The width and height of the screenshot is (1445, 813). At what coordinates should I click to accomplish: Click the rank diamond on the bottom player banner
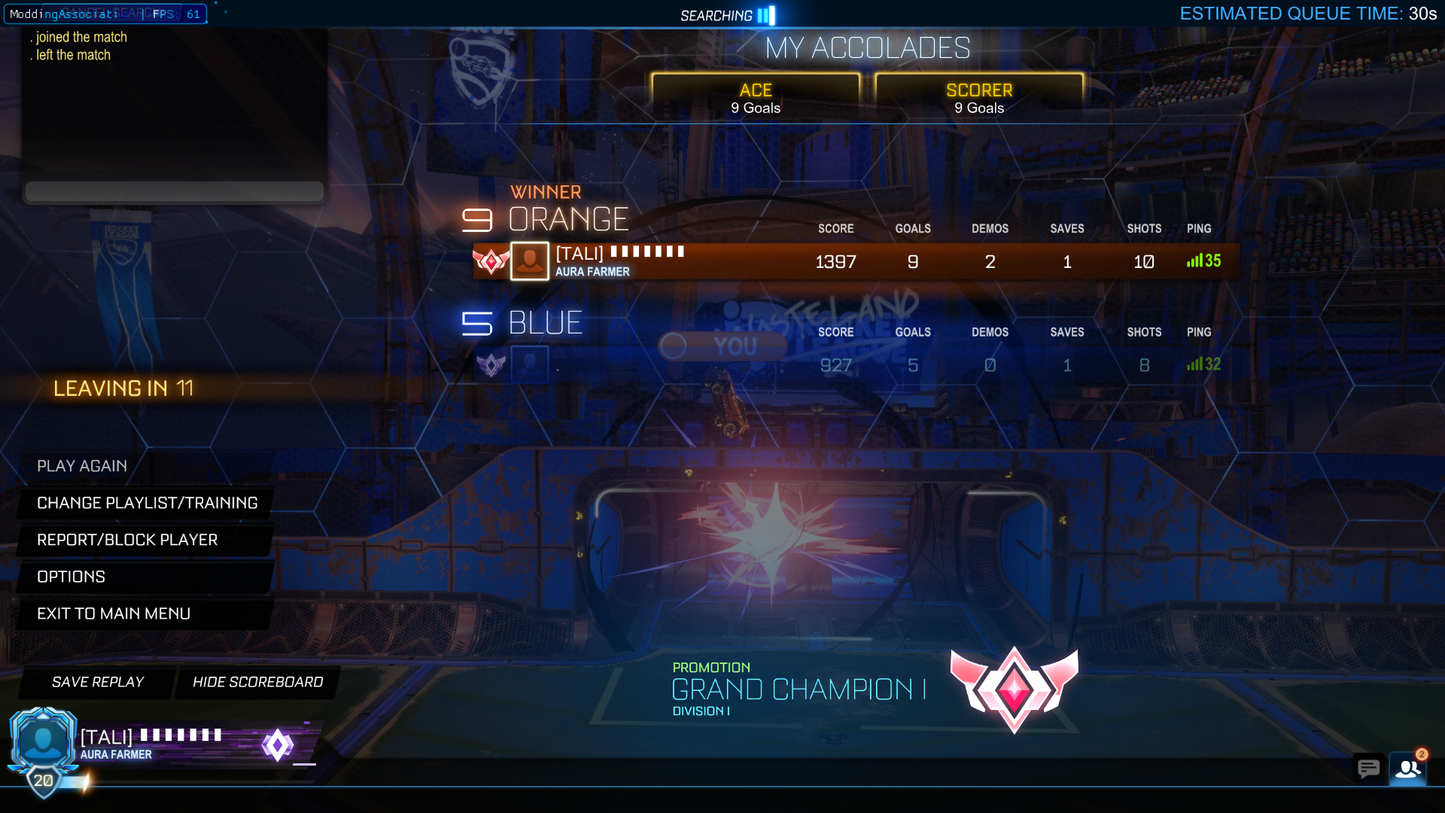pyautogui.click(x=277, y=745)
